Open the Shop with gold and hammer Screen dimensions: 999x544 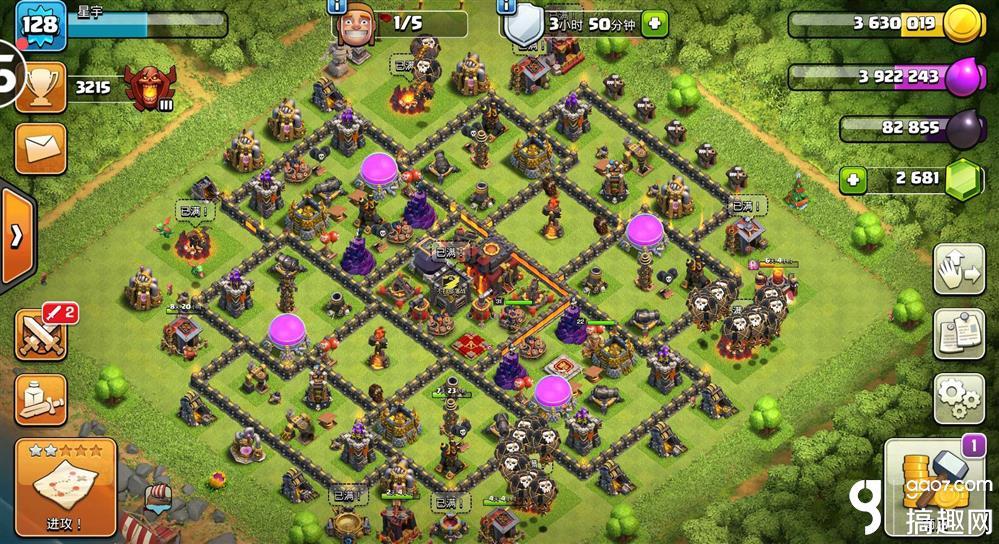[x=936, y=486]
